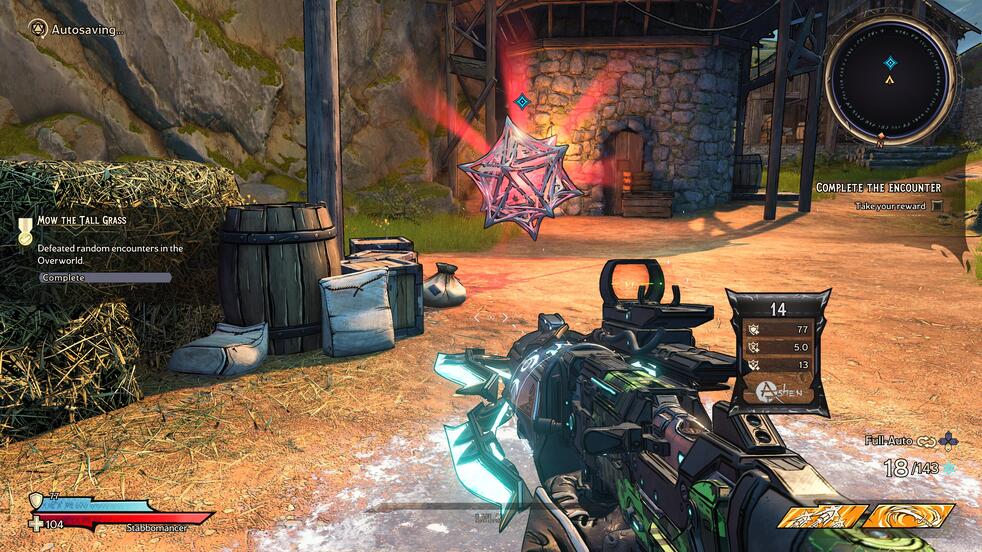Click the four-petal spell icon
982x552 pixels.
[949, 440]
